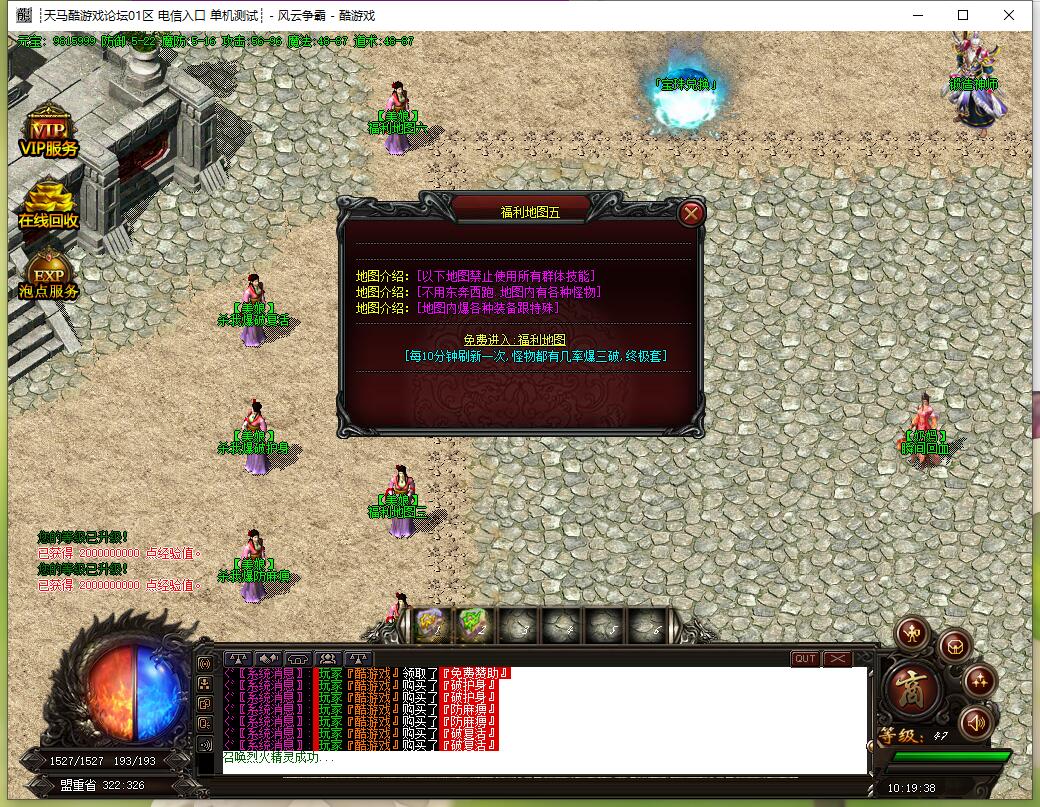Open the character panel round button
Image resolution: width=1040 pixels, height=807 pixels.
913,633
